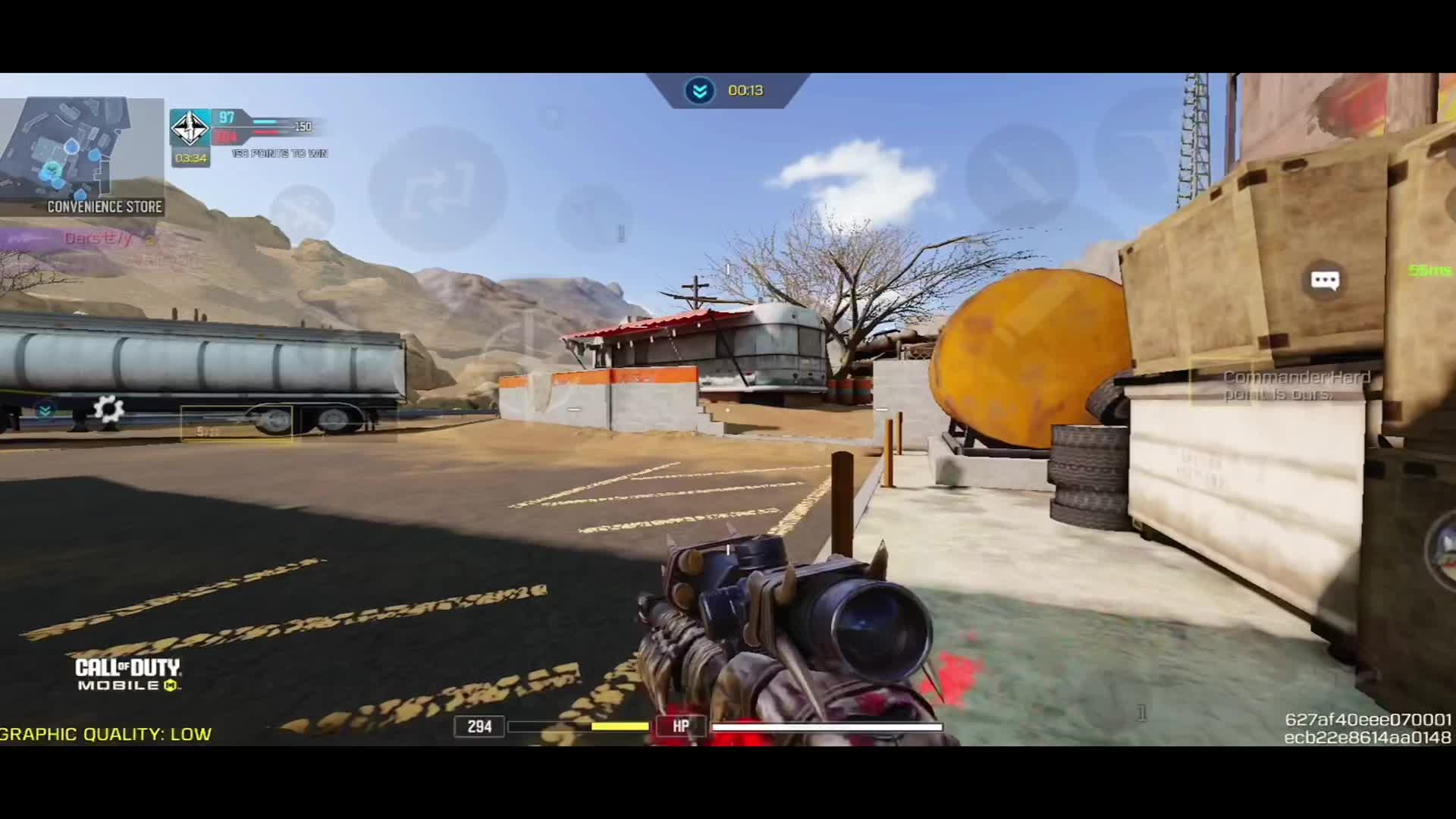Open the settings gear icon
The width and height of the screenshot is (1456, 819).
pos(108,409)
